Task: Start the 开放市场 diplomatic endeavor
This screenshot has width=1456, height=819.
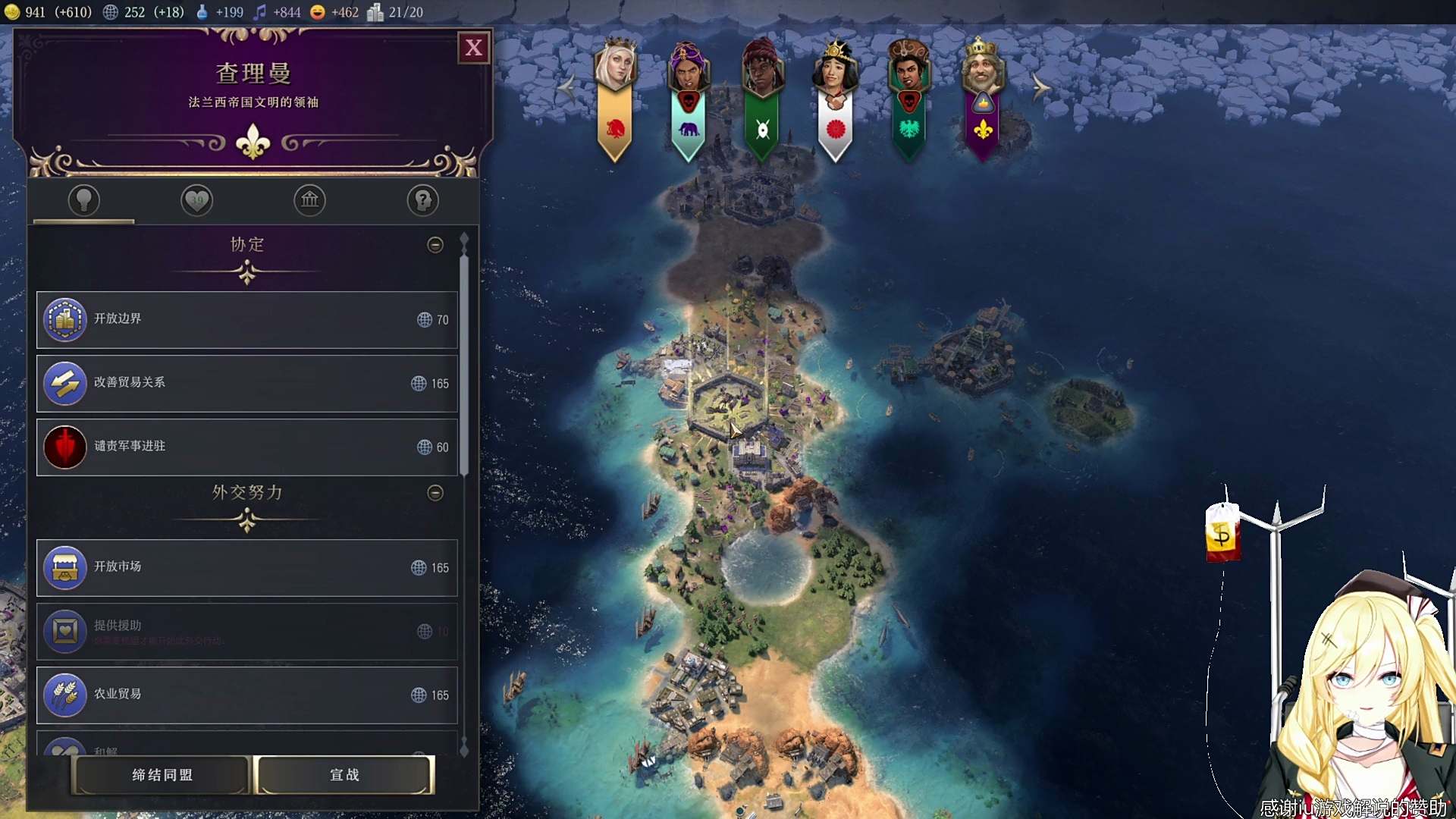Action: coord(246,568)
